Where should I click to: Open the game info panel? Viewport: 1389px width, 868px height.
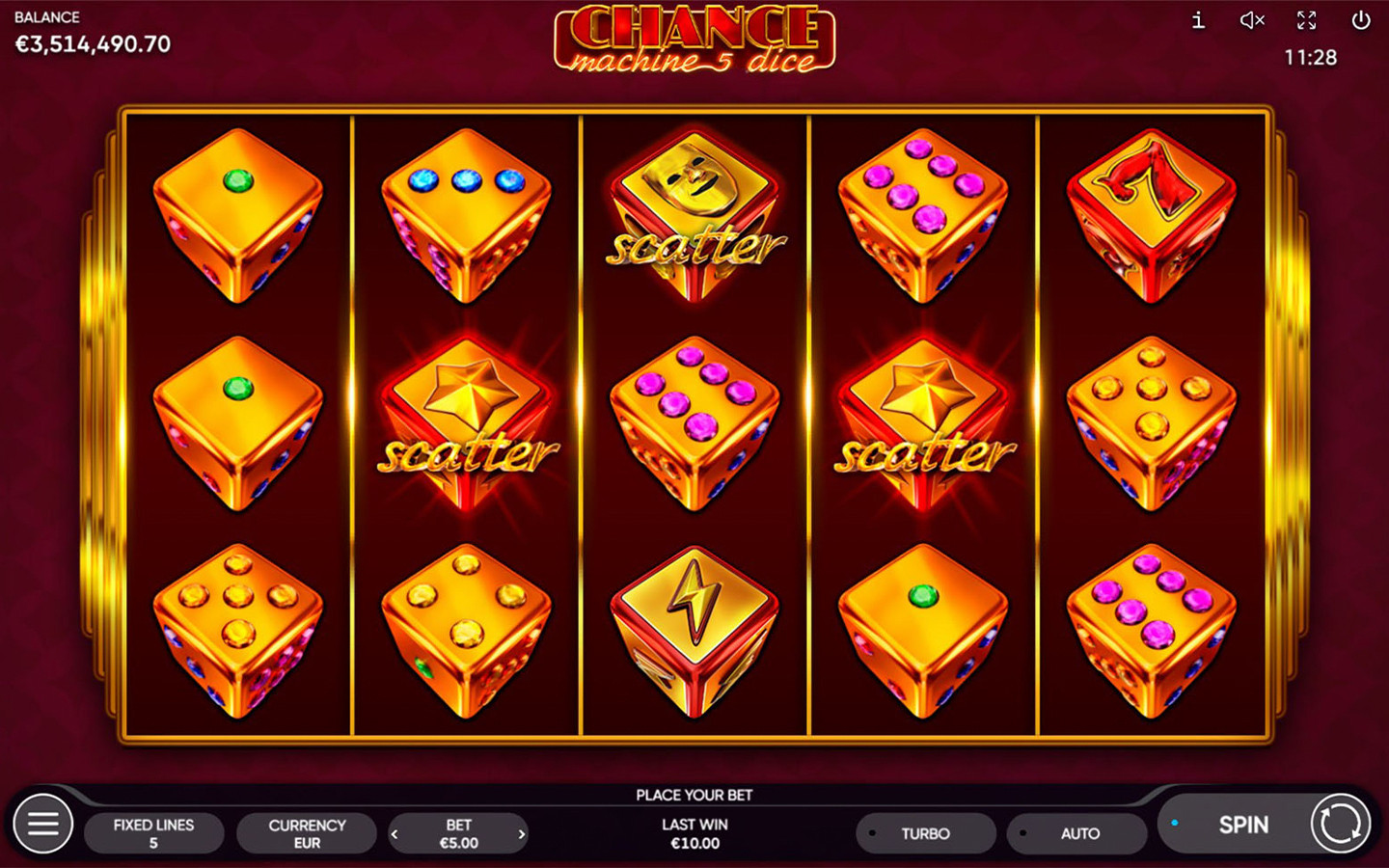(x=1198, y=20)
